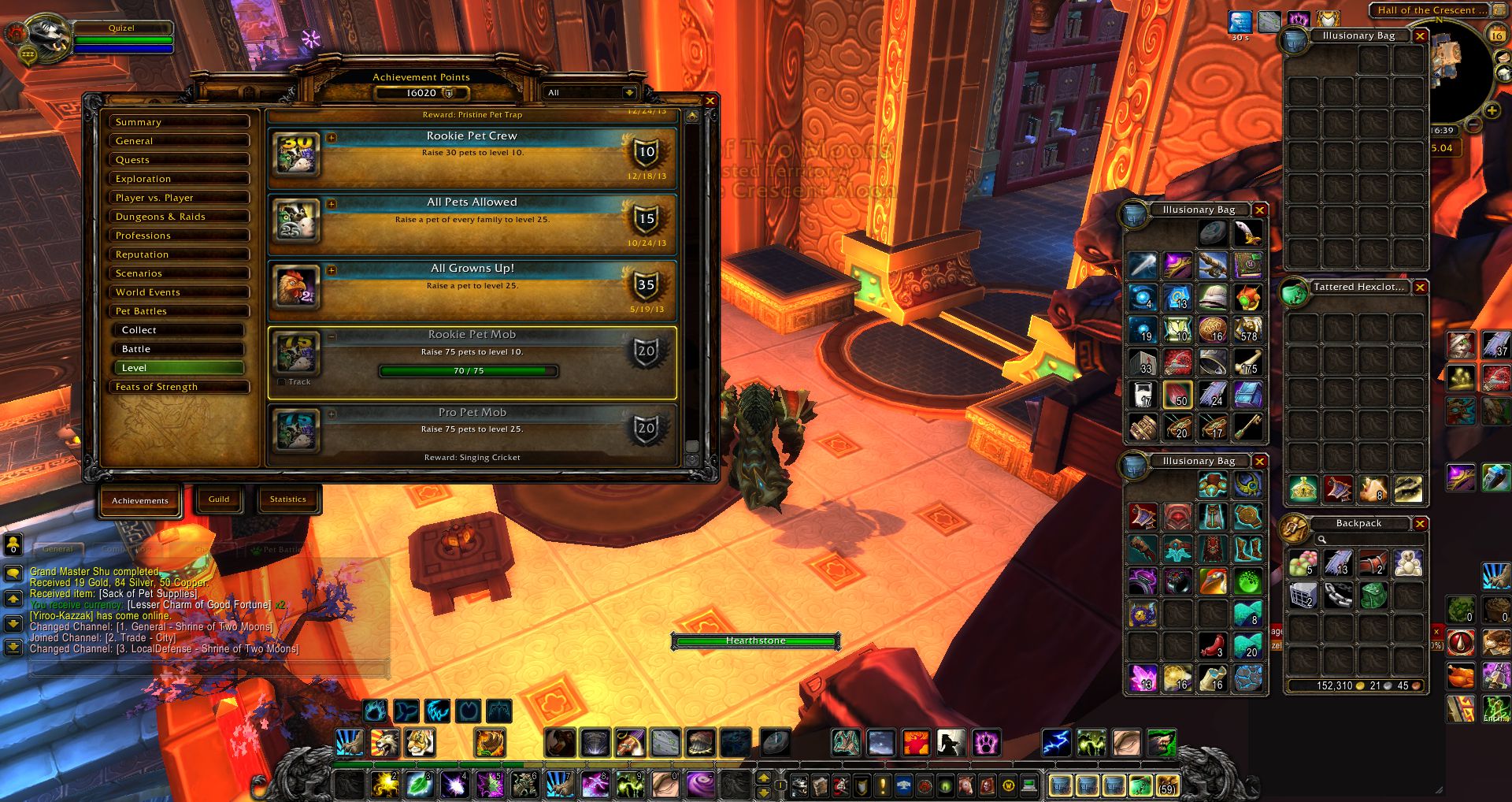
Task: Switch to the Statistics tab
Action: point(287,499)
